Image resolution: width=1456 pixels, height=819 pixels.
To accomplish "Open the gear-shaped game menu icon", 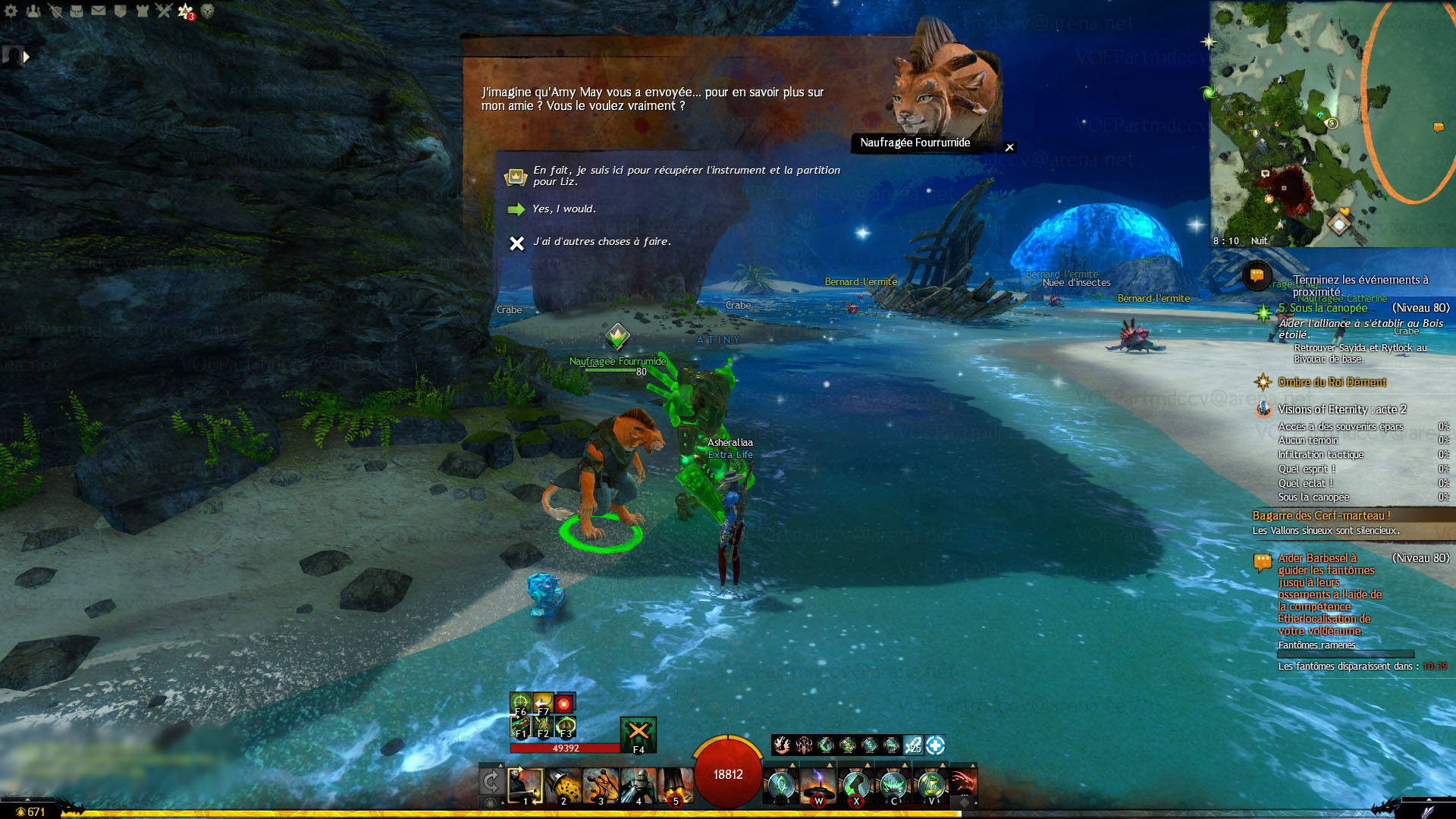I will pos(11,11).
